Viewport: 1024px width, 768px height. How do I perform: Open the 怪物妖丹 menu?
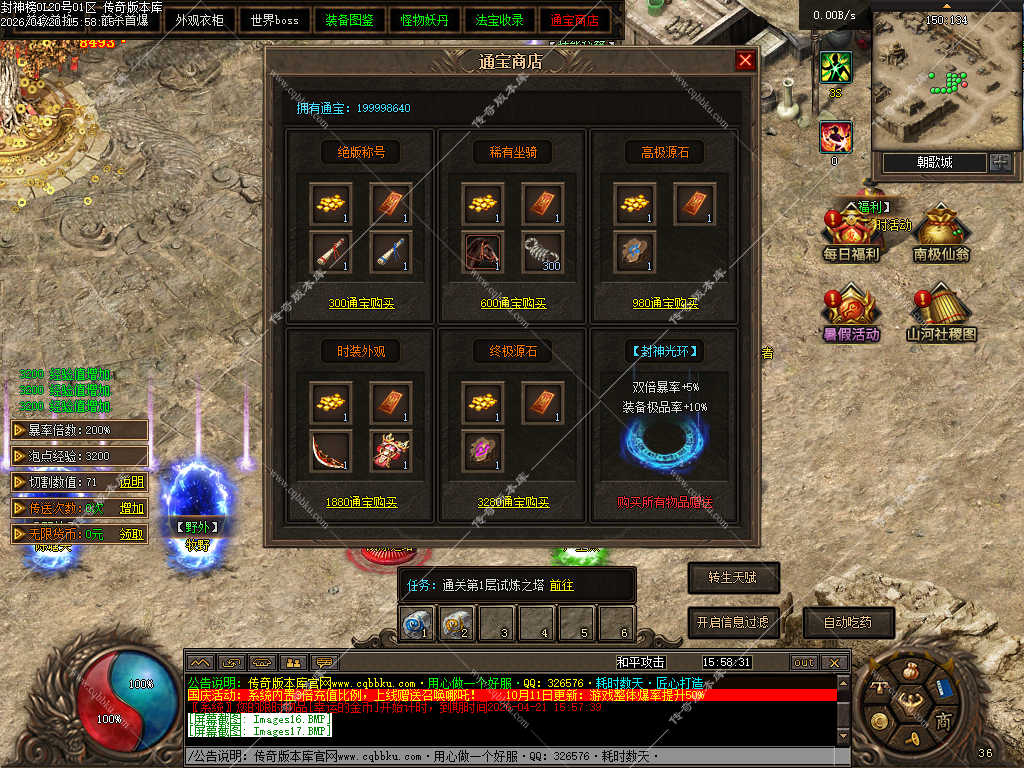425,20
